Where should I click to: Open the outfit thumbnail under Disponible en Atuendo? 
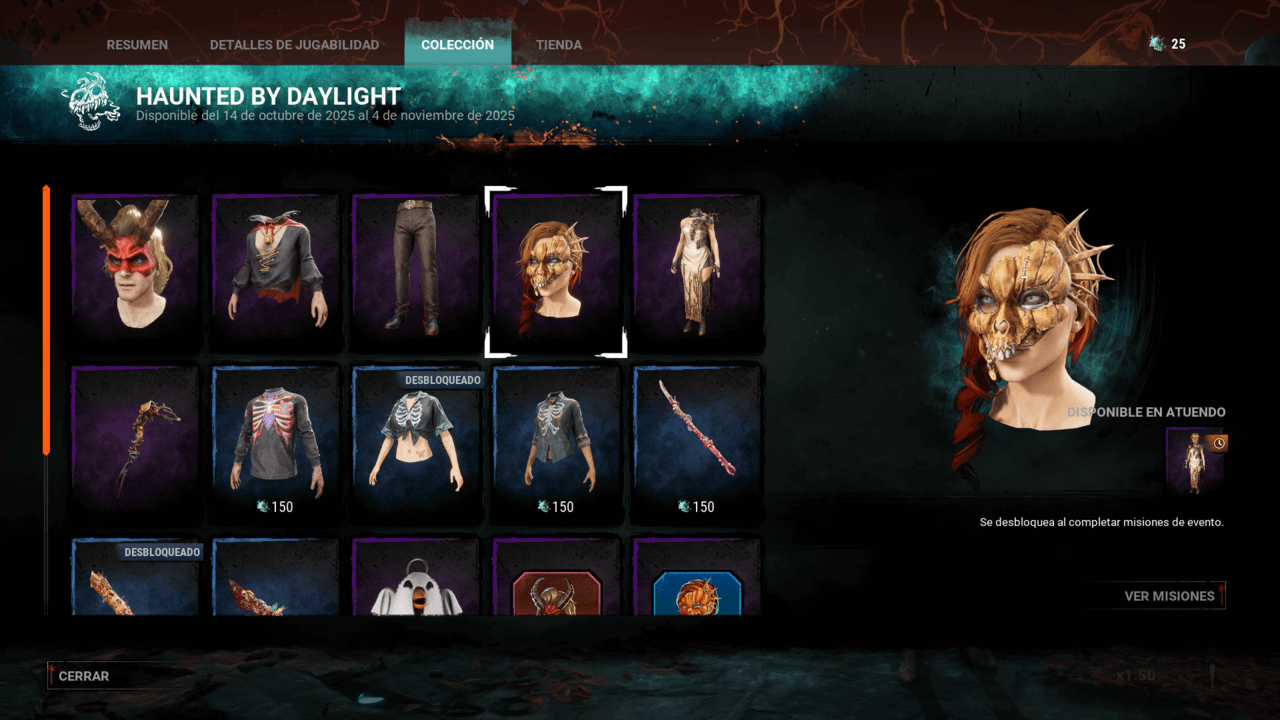pos(1195,461)
